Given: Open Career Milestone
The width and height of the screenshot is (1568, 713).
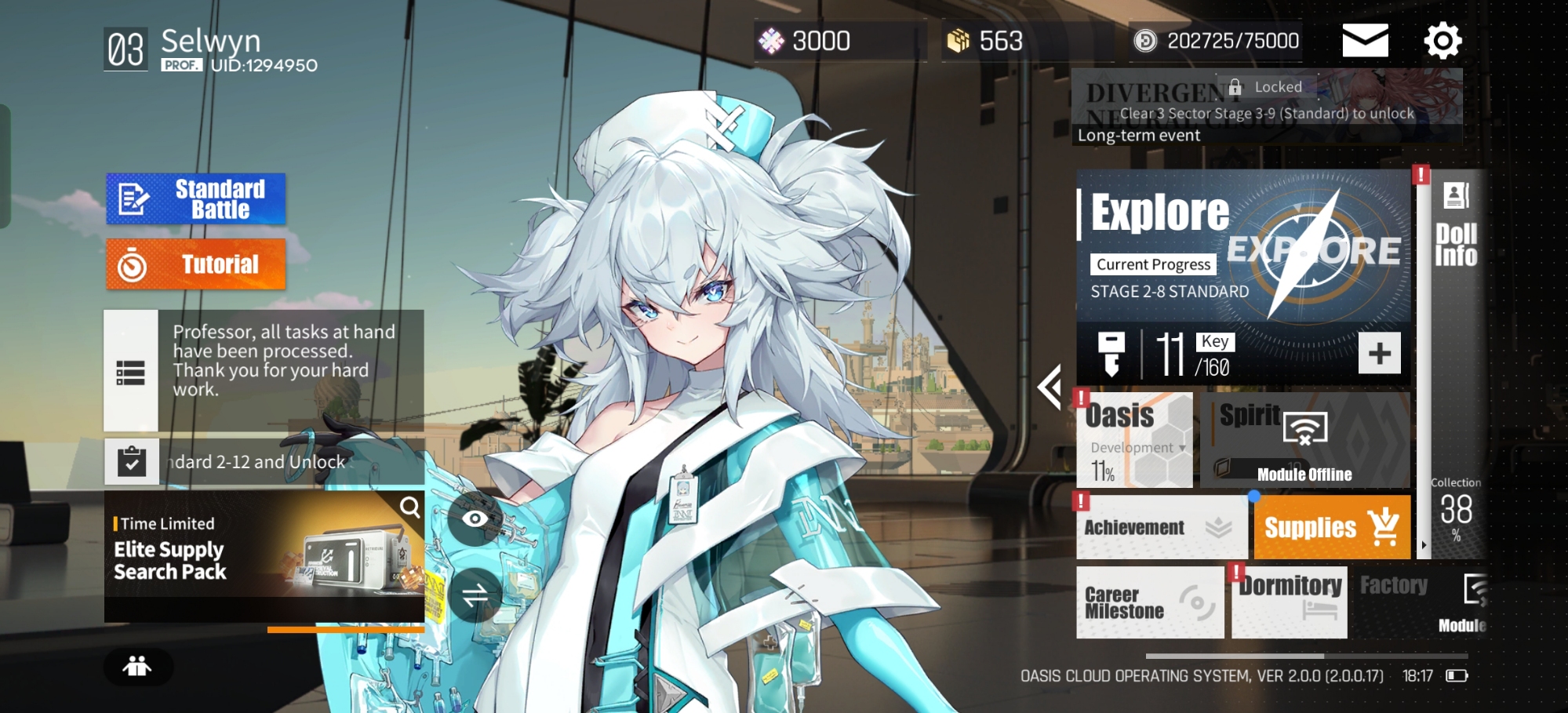Looking at the screenshot, I should pyautogui.click(x=1149, y=602).
